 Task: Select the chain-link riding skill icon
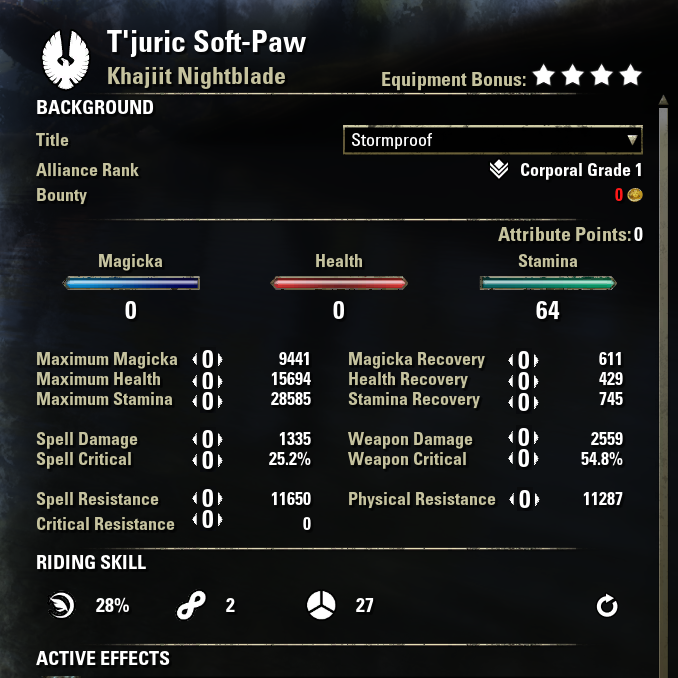[191, 606]
